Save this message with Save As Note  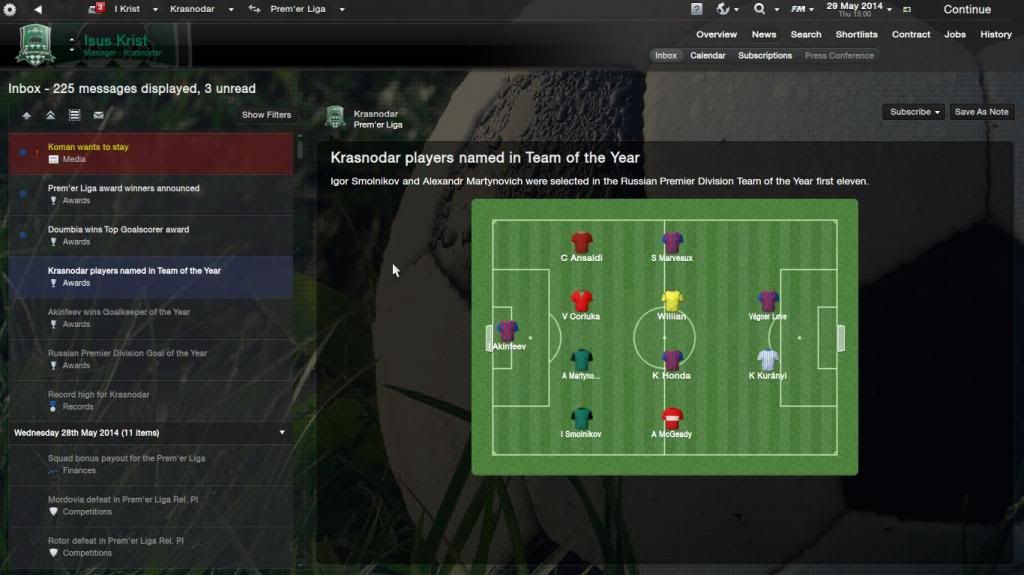coord(981,112)
